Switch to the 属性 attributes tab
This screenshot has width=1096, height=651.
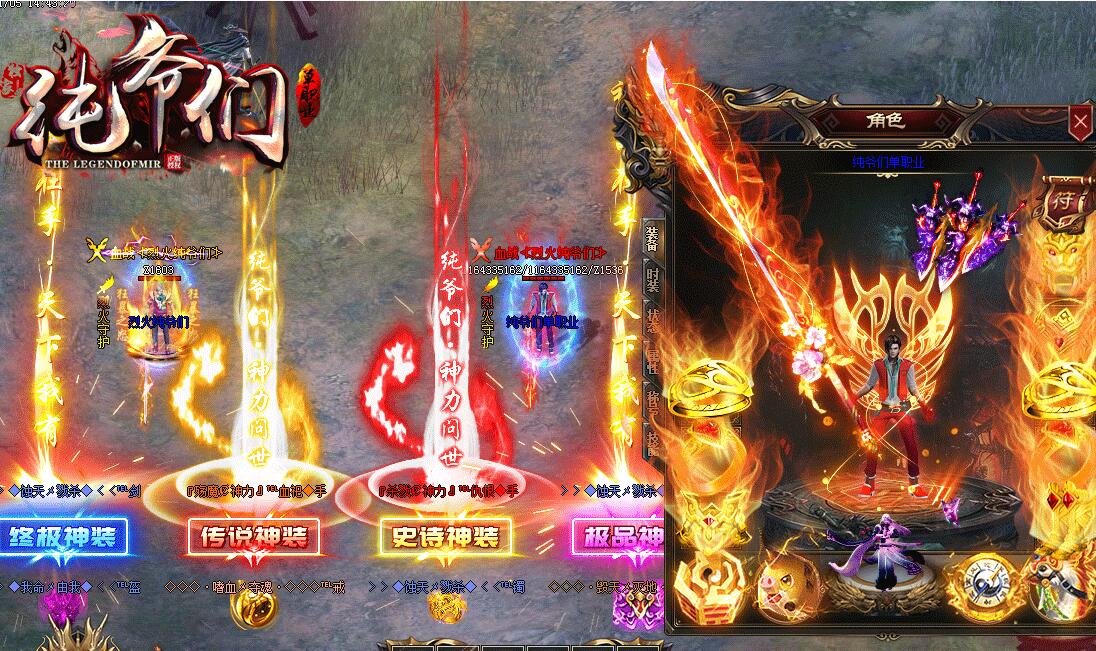[x=652, y=360]
